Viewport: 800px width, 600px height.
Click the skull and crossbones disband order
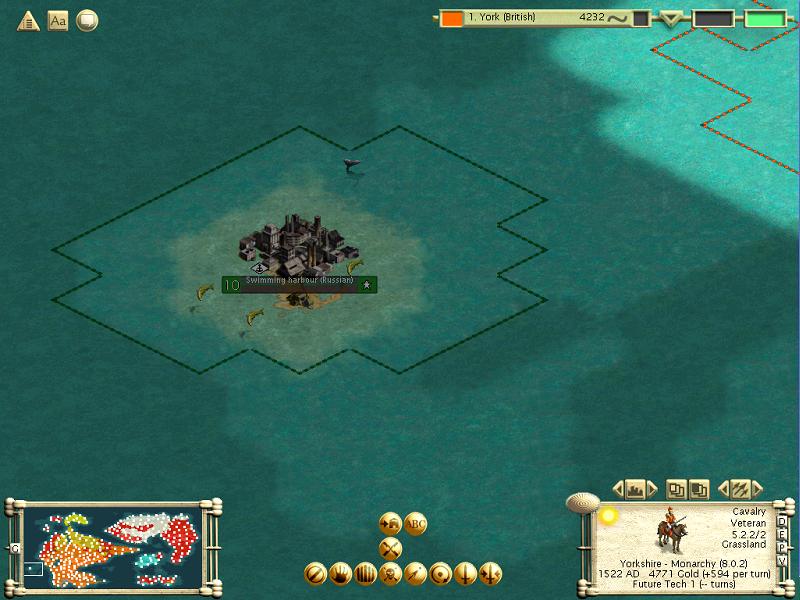(x=390, y=574)
